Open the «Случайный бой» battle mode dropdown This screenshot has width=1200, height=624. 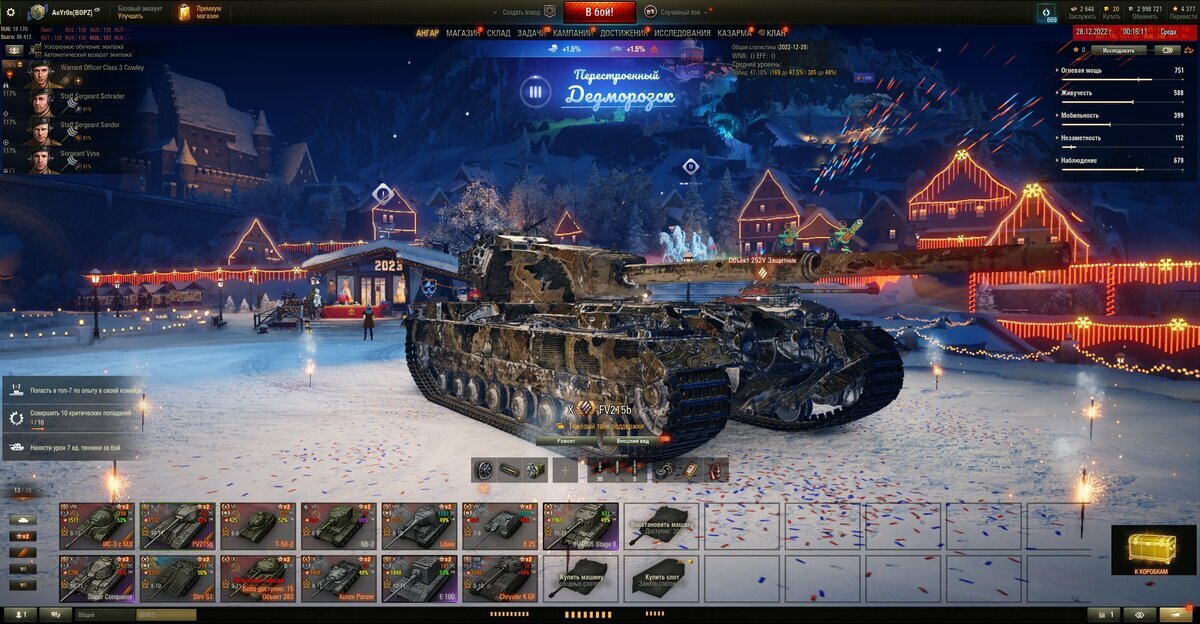click(x=678, y=12)
